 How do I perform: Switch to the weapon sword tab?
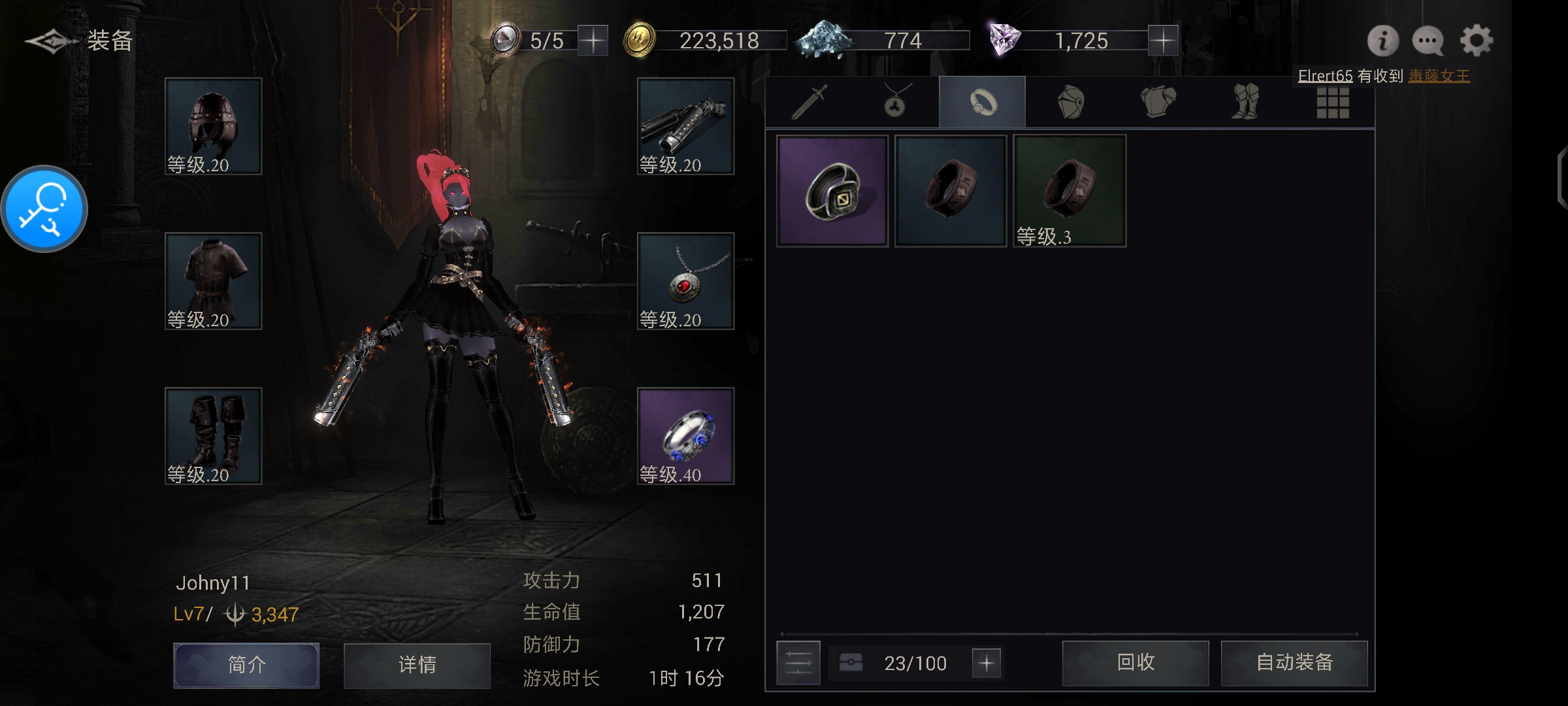(809, 102)
